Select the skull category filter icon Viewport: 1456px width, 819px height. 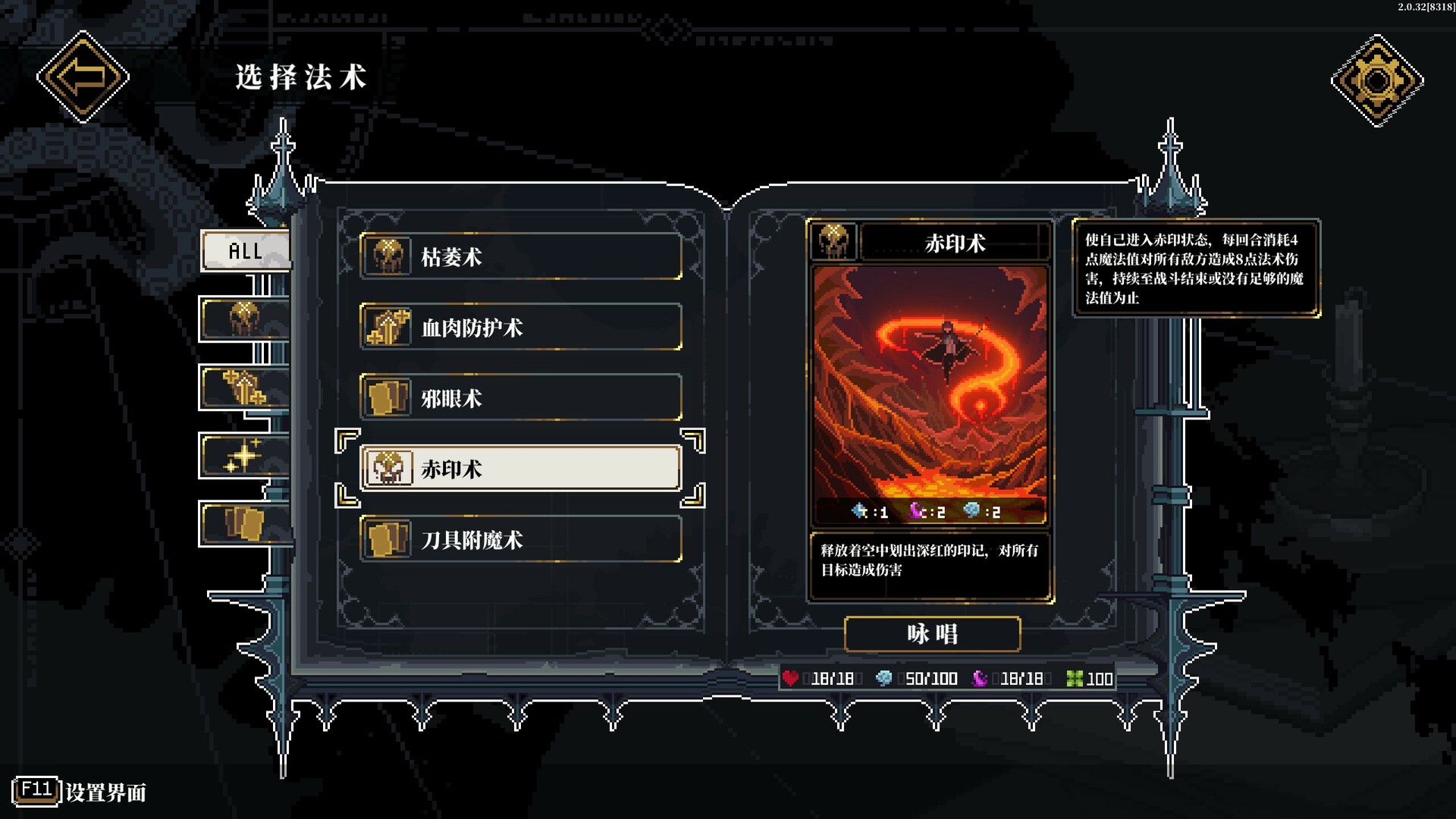(x=243, y=315)
